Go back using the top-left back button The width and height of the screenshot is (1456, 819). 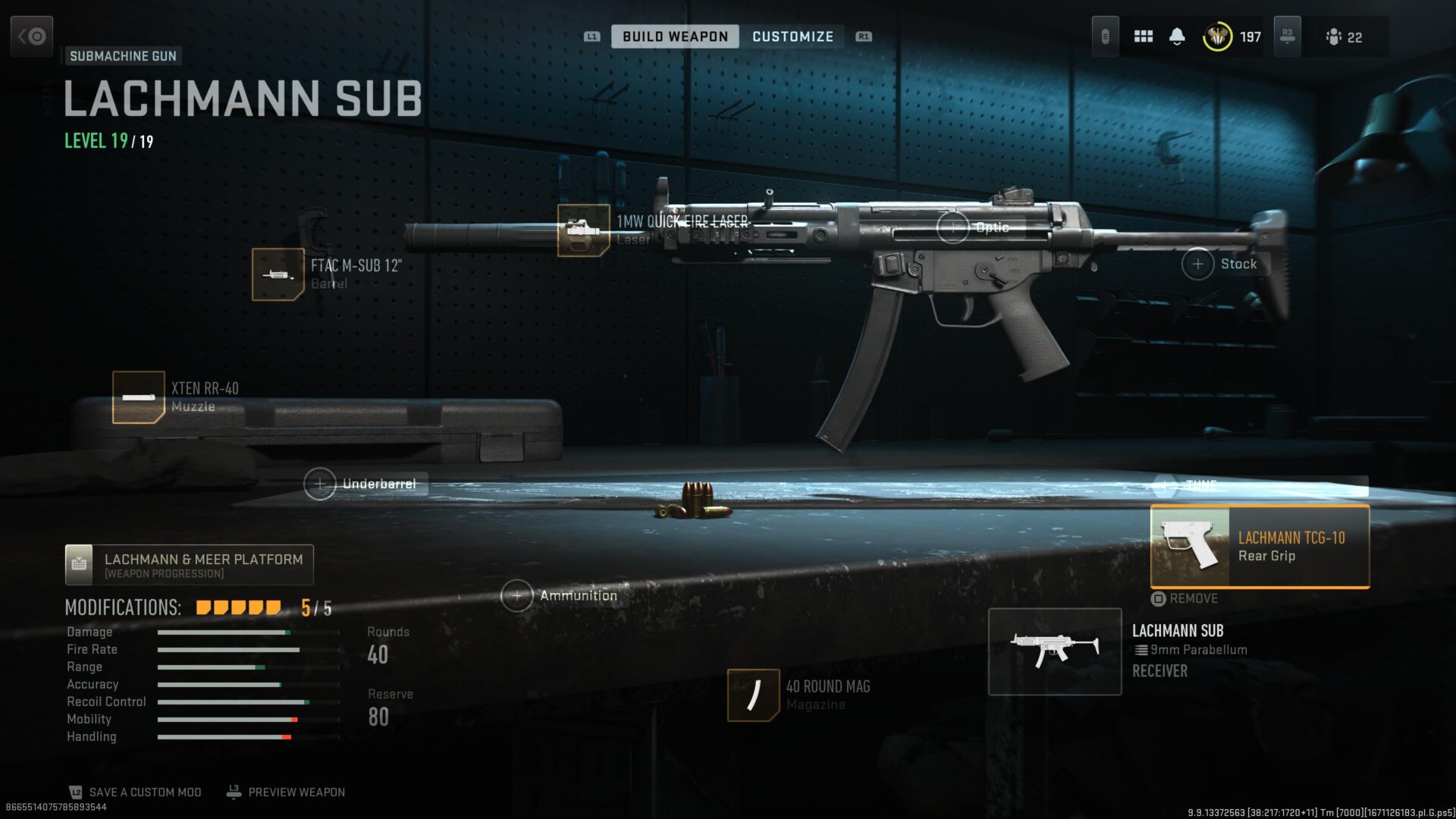[32, 36]
